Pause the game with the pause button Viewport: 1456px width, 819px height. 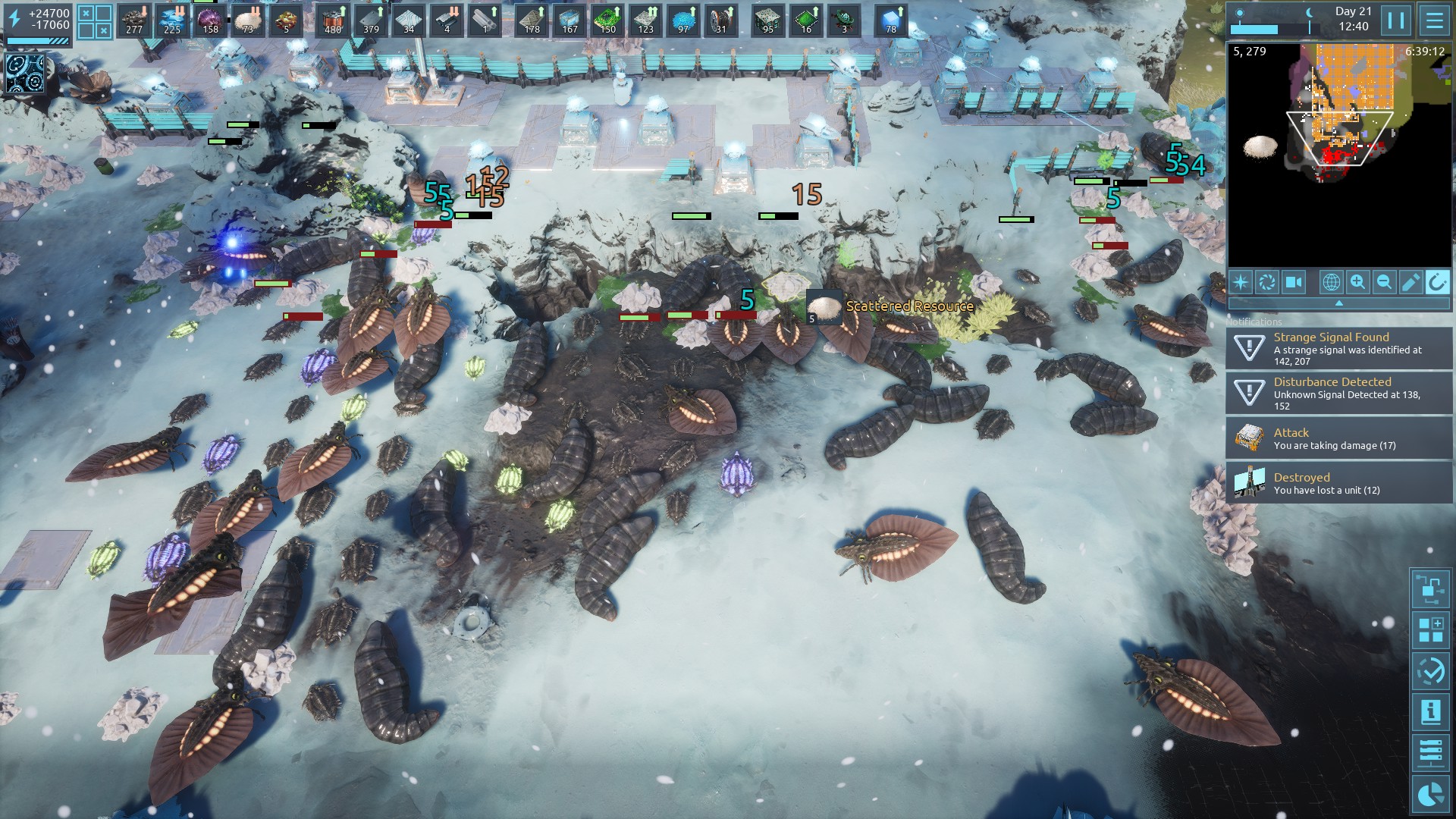(x=1396, y=20)
